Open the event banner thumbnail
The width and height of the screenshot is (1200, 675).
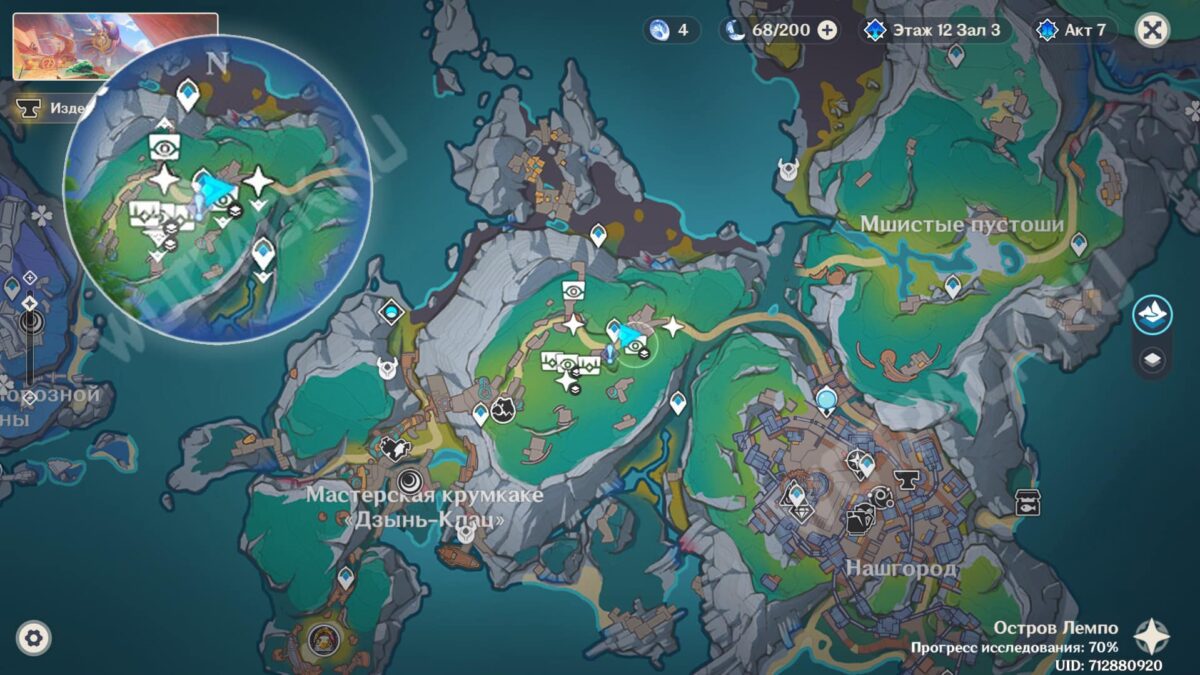115,47
